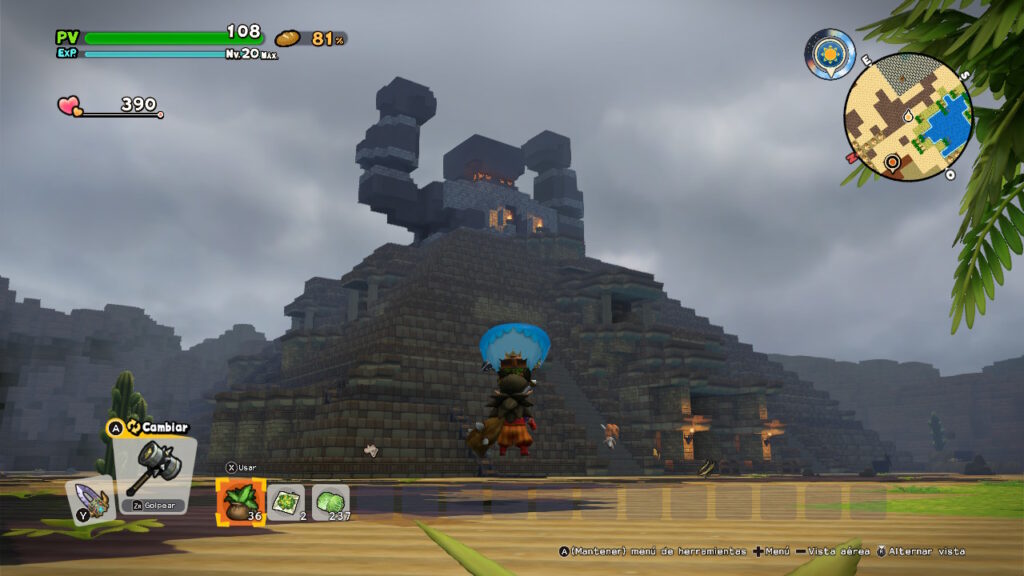Choose the jeweled sword weapon slot

tap(92, 501)
